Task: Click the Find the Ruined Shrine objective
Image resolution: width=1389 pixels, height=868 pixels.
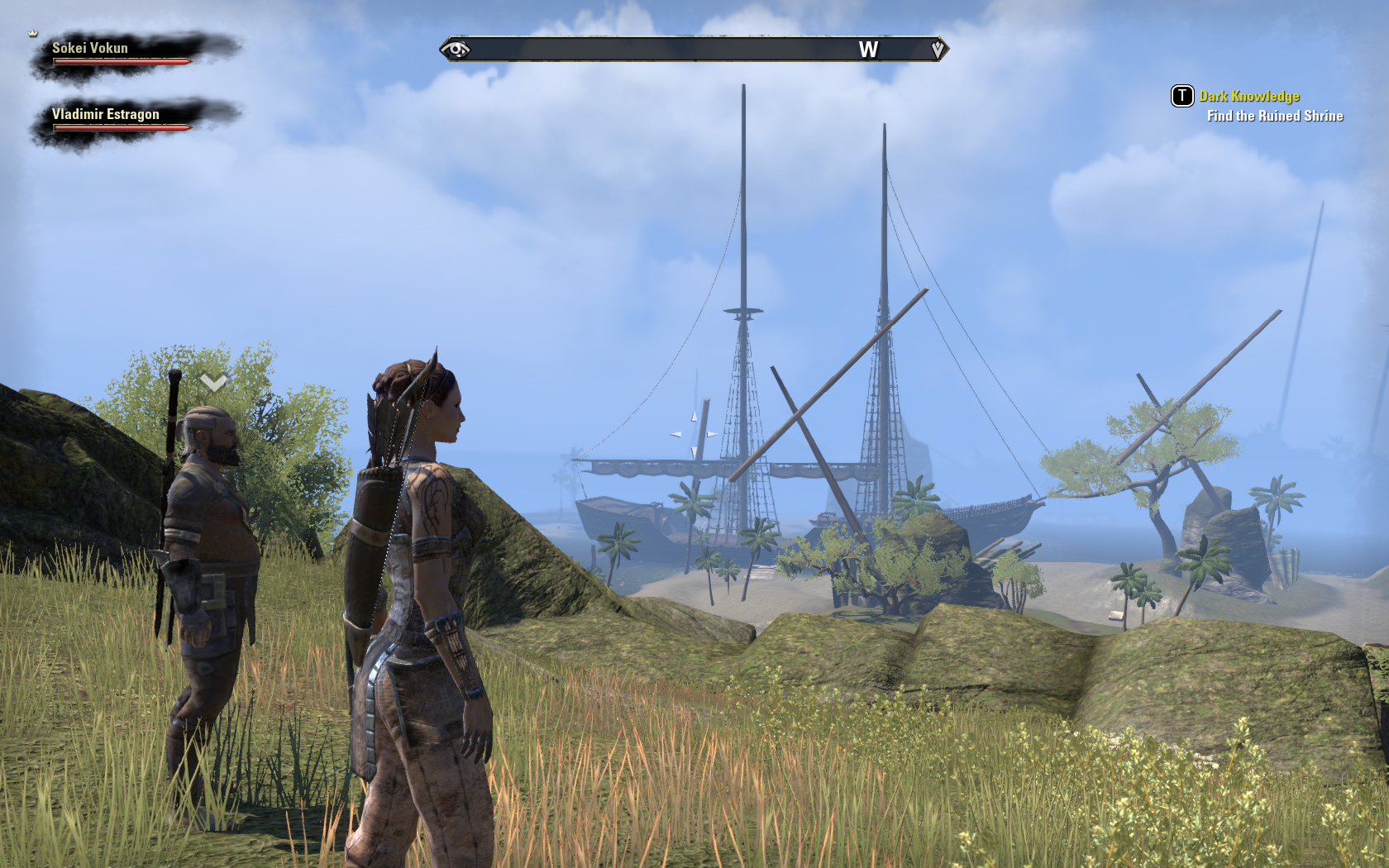Action: click(1274, 117)
